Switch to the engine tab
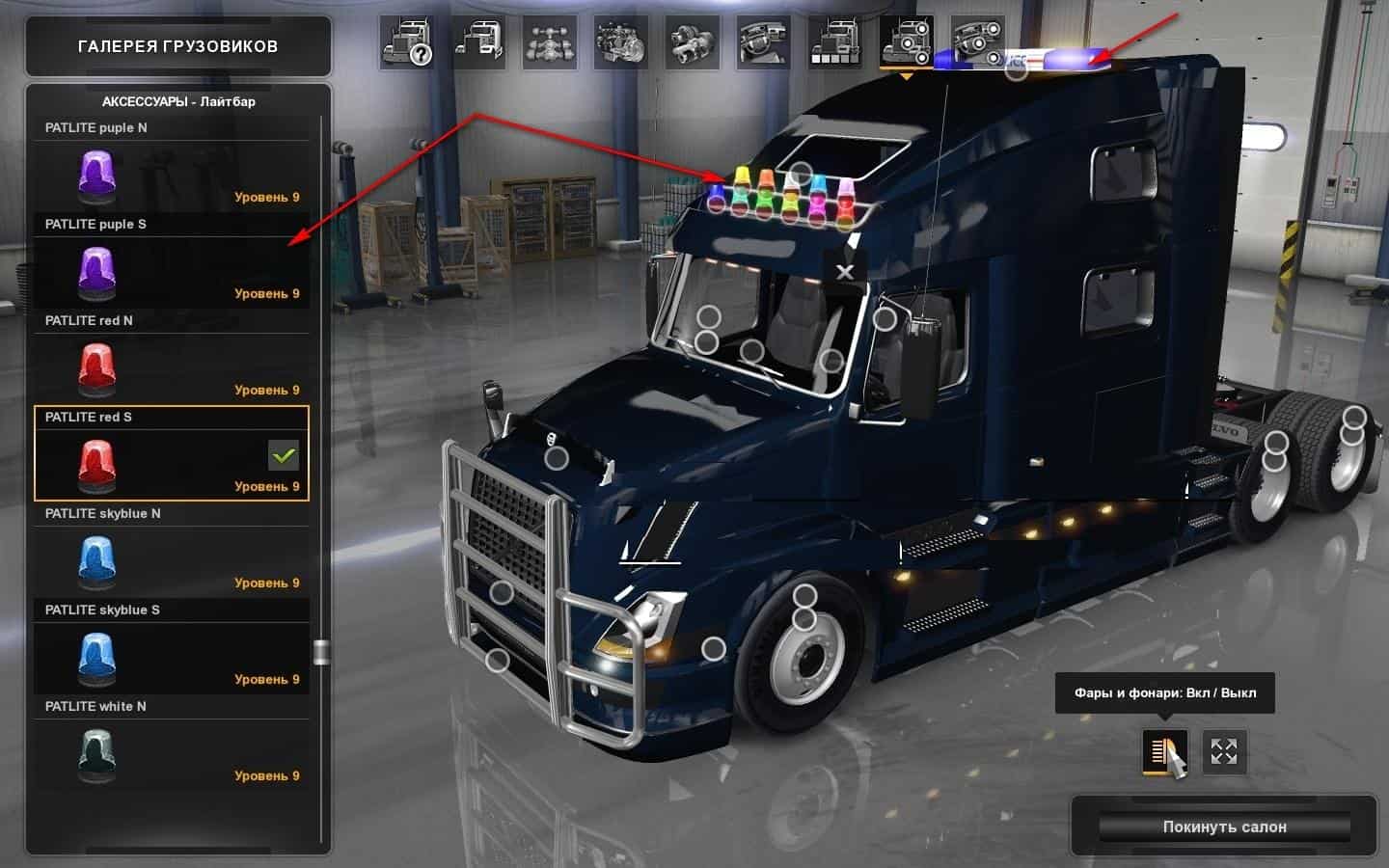The image size is (1389, 868). pyautogui.click(x=621, y=42)
